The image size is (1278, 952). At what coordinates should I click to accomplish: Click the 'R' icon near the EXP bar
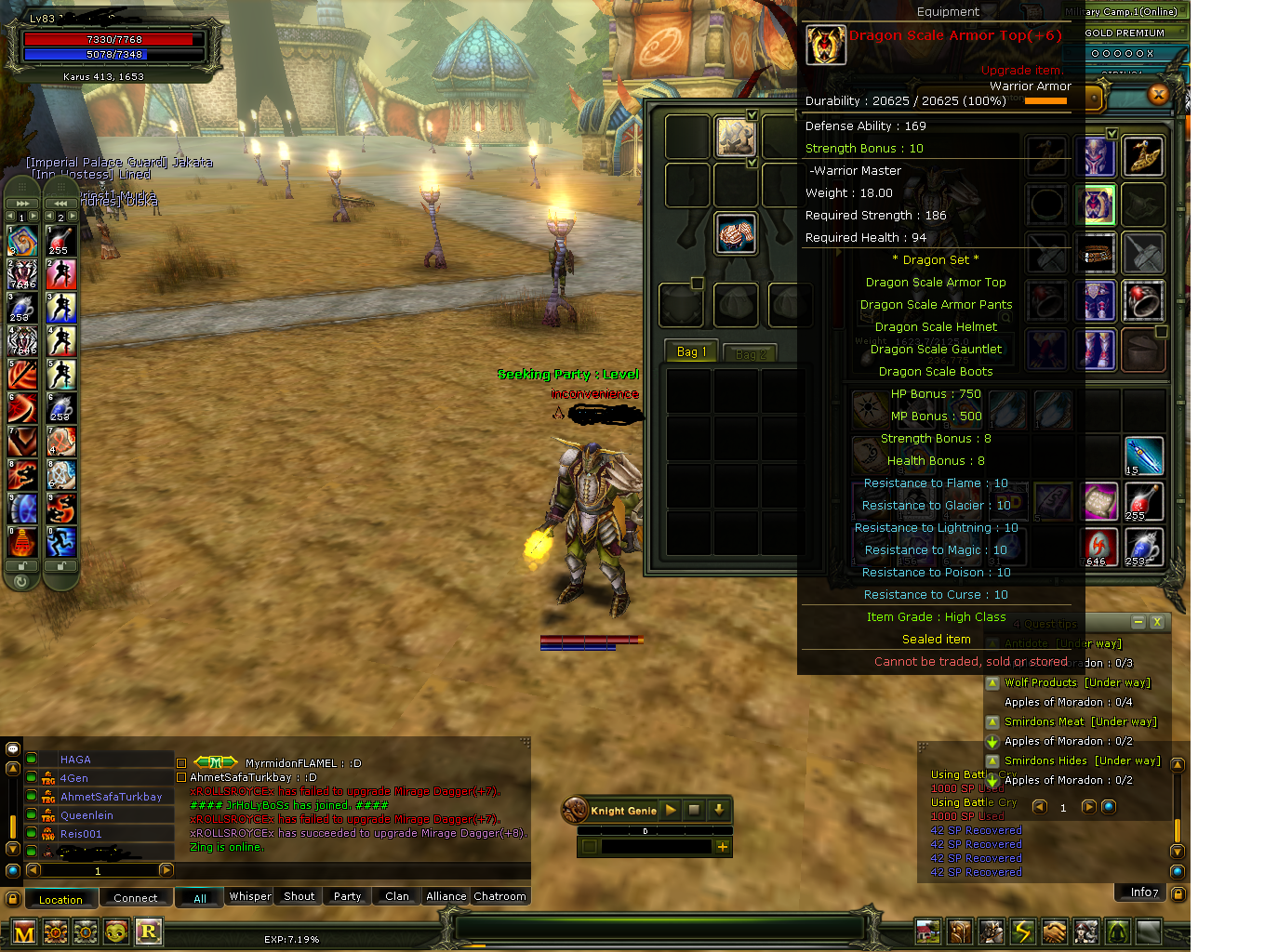click(149, 931)
